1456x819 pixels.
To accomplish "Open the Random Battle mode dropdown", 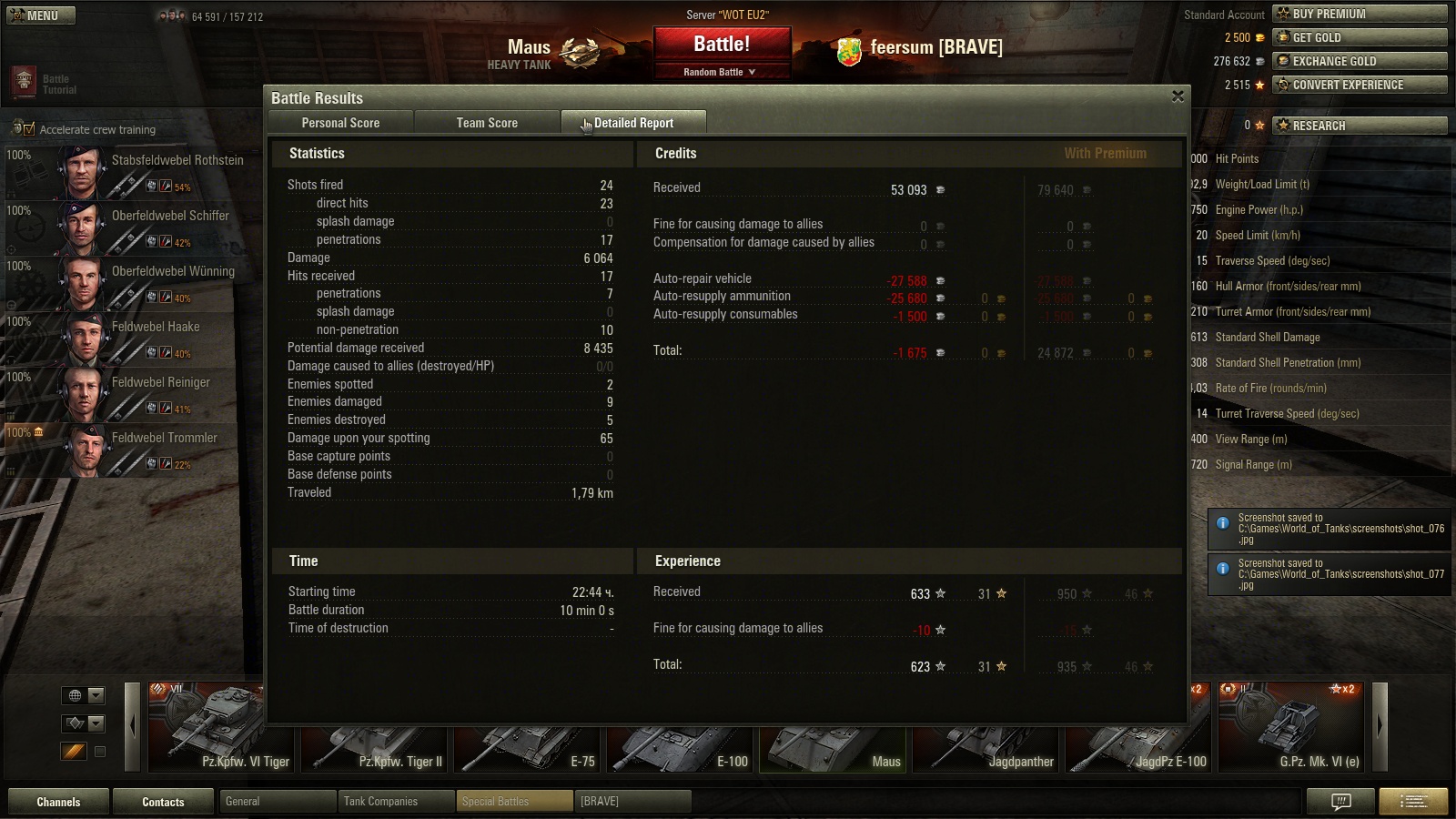I will pos(721,72).
